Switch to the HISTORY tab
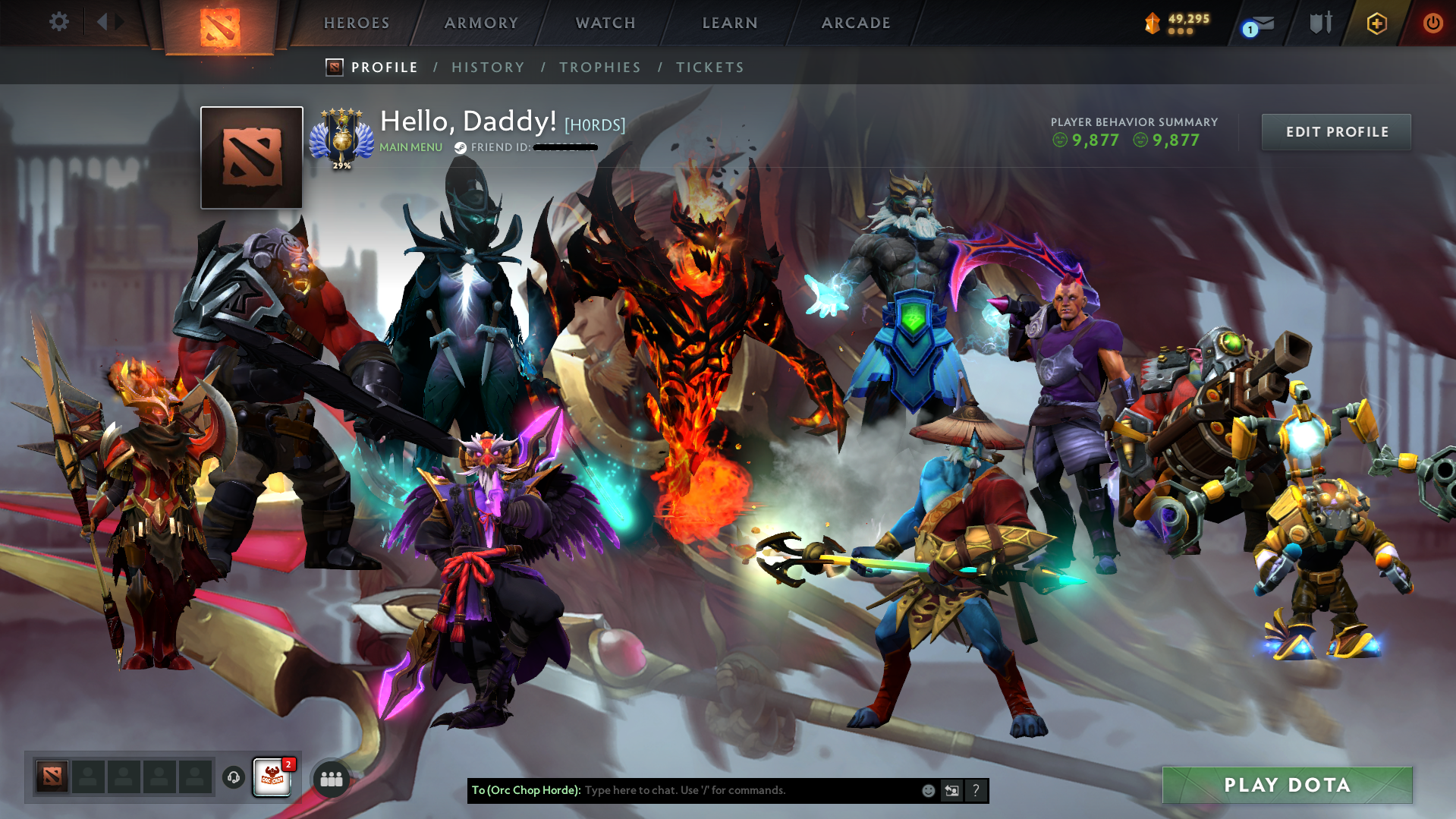1456x819 pixels. tap(488, 67)
